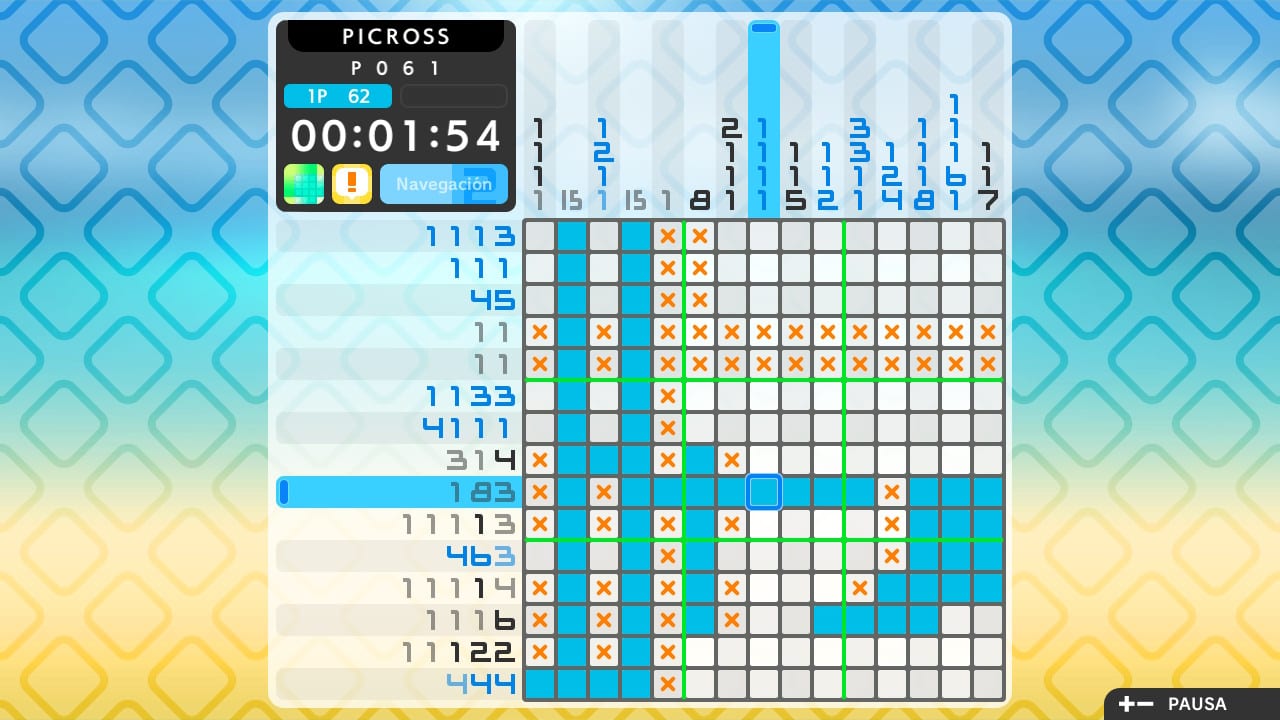Click the orange exclamation hint icon

352,184
